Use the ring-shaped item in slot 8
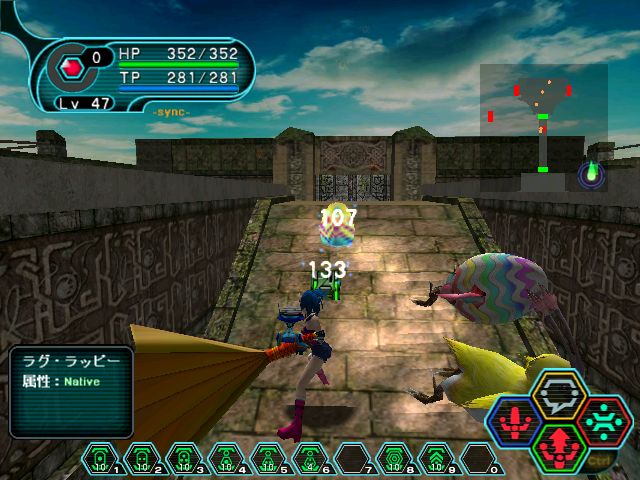 tap(394, 459)
